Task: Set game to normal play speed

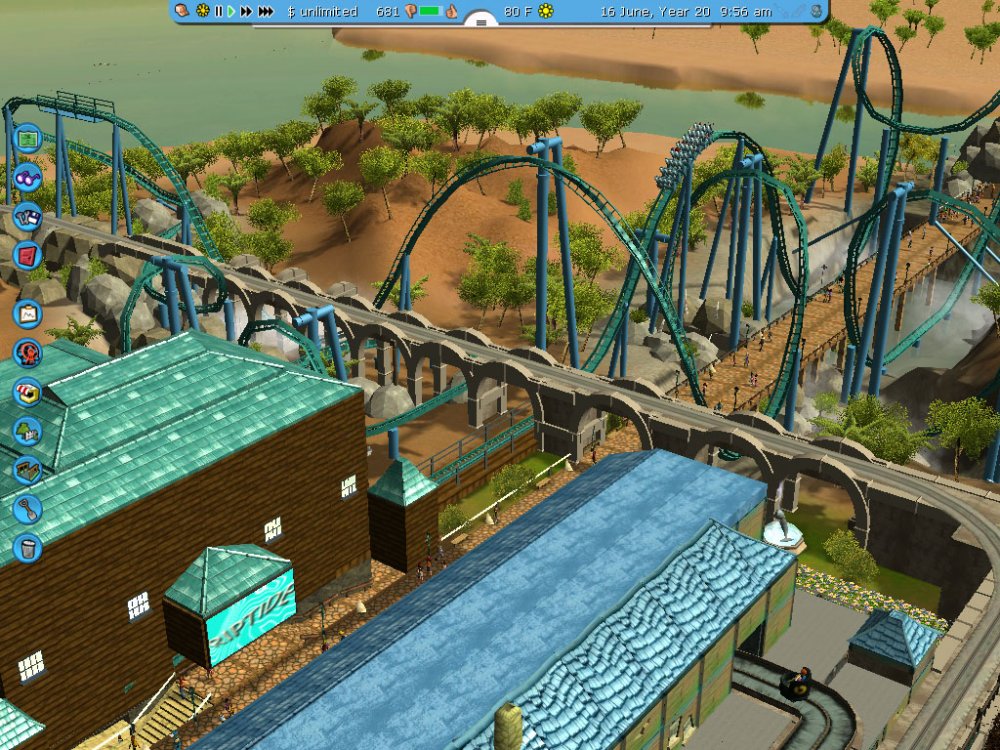Action: click(x=231, y=11)
